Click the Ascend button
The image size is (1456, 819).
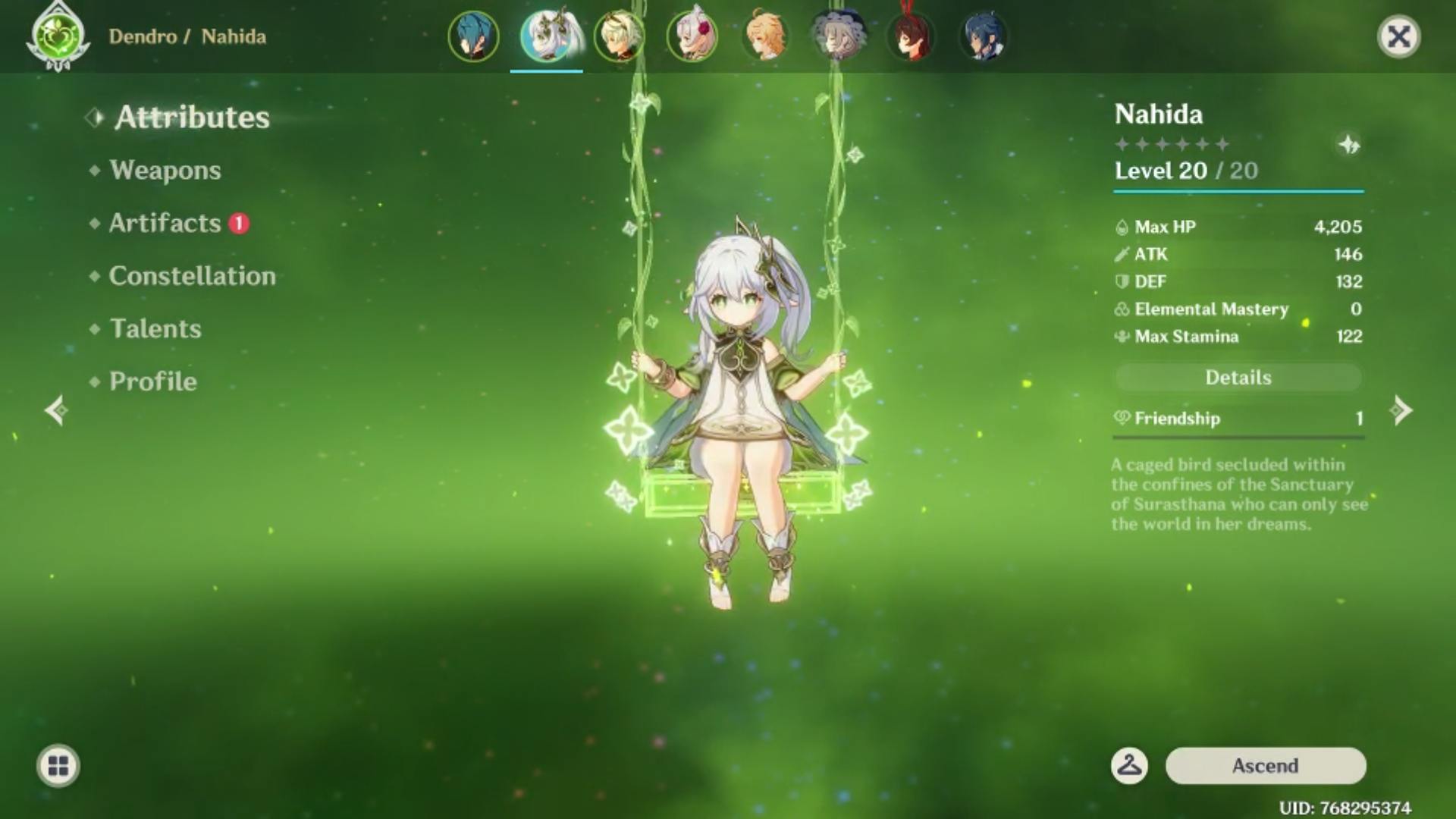1265,766
